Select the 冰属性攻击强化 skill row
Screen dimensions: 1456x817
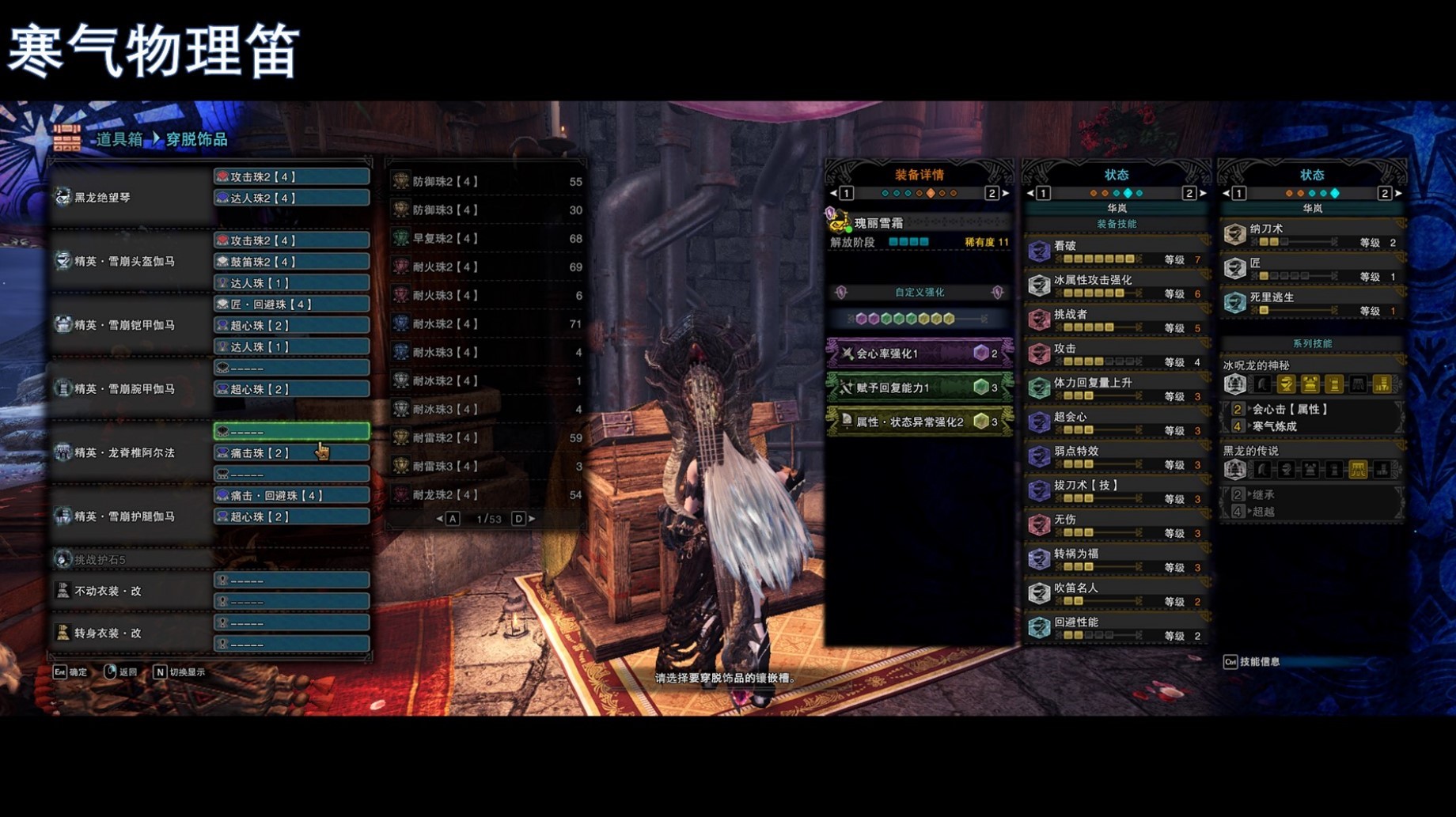[x=1116, y=286]
